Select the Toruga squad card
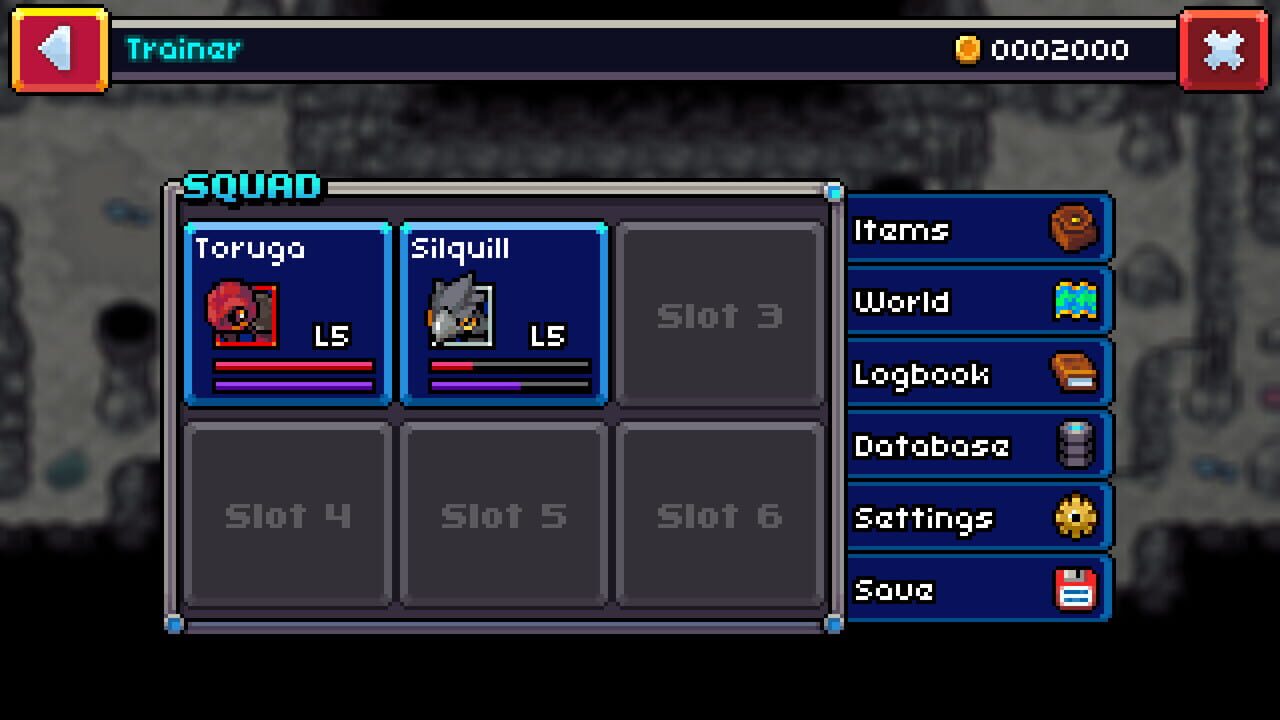Image resolution: width=1280 pixels, height=720 pixels. coord(287,313)
